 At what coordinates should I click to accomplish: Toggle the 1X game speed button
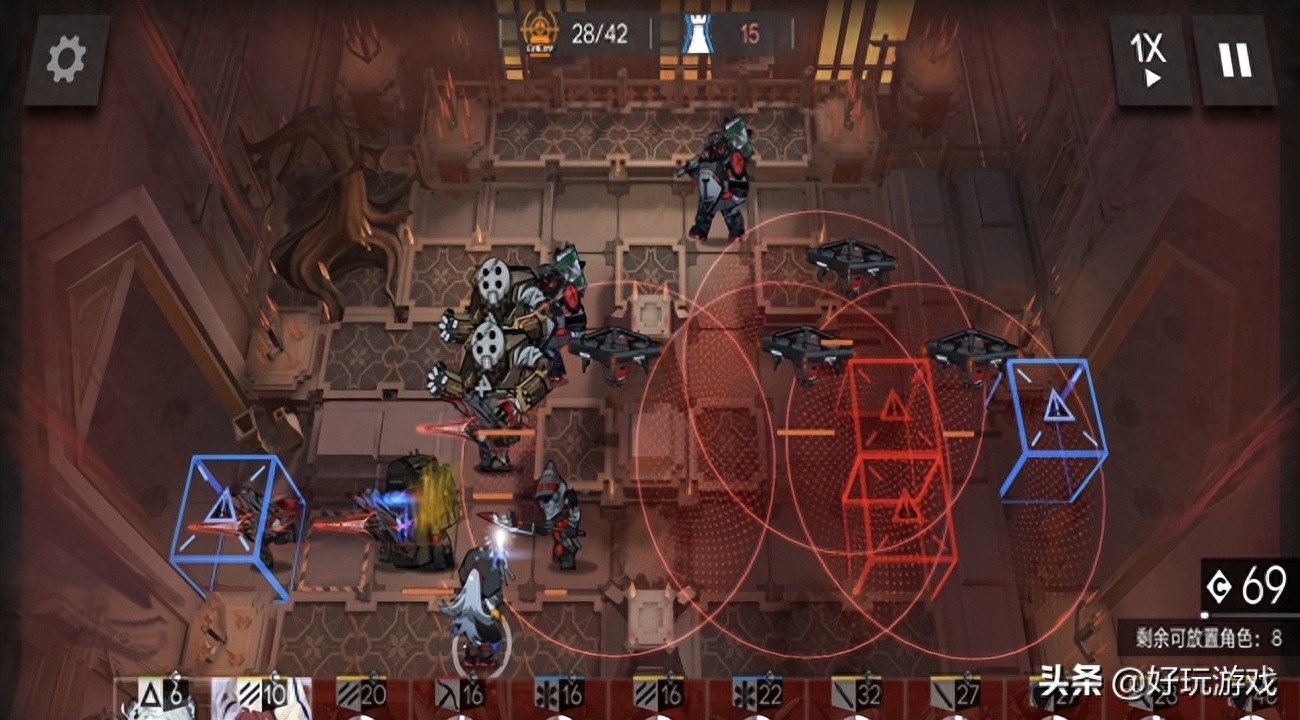pyautogui.click(x=1151, y=60)
